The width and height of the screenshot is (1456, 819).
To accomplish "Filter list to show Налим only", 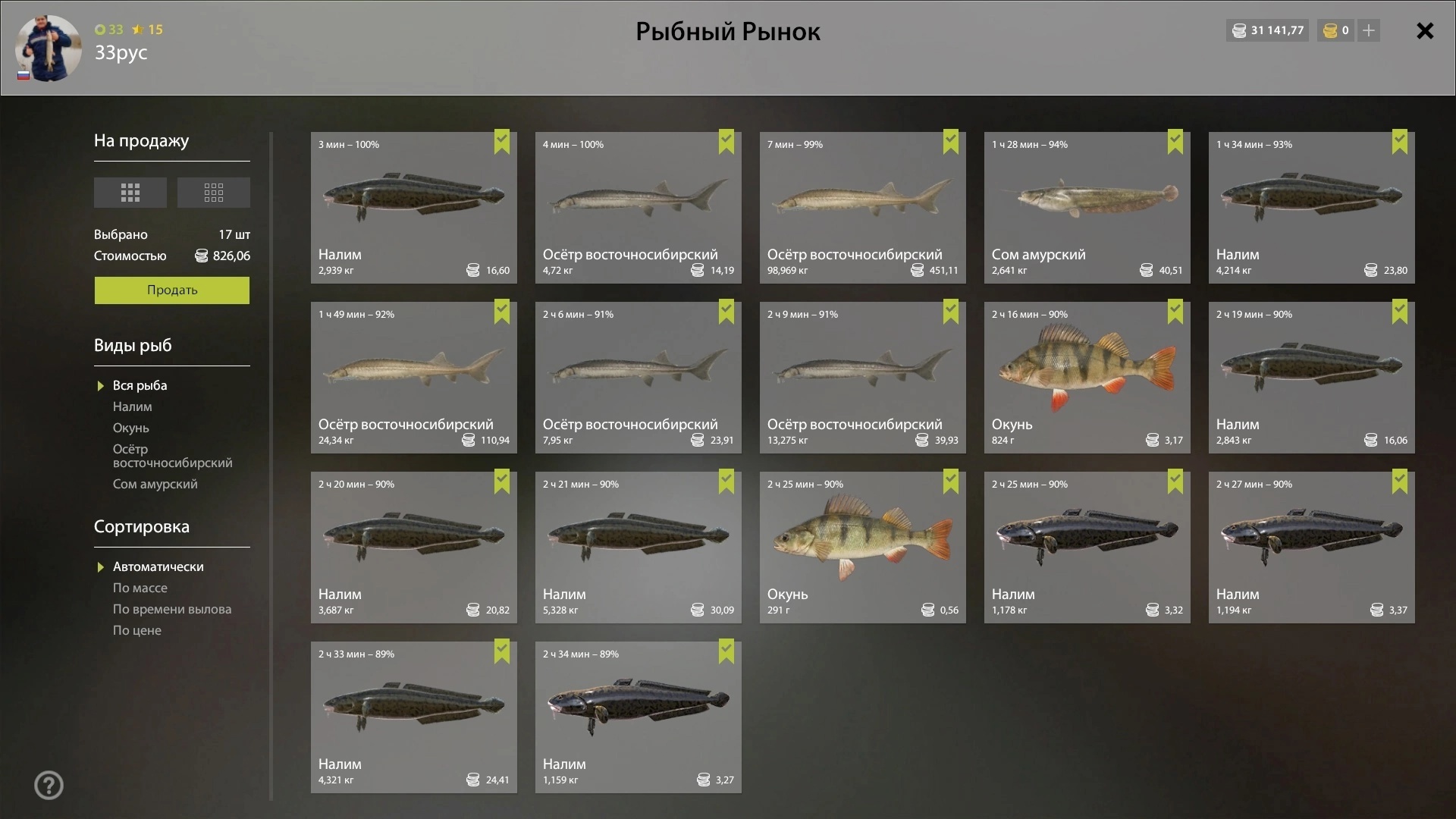I will [x=133, y=407].
